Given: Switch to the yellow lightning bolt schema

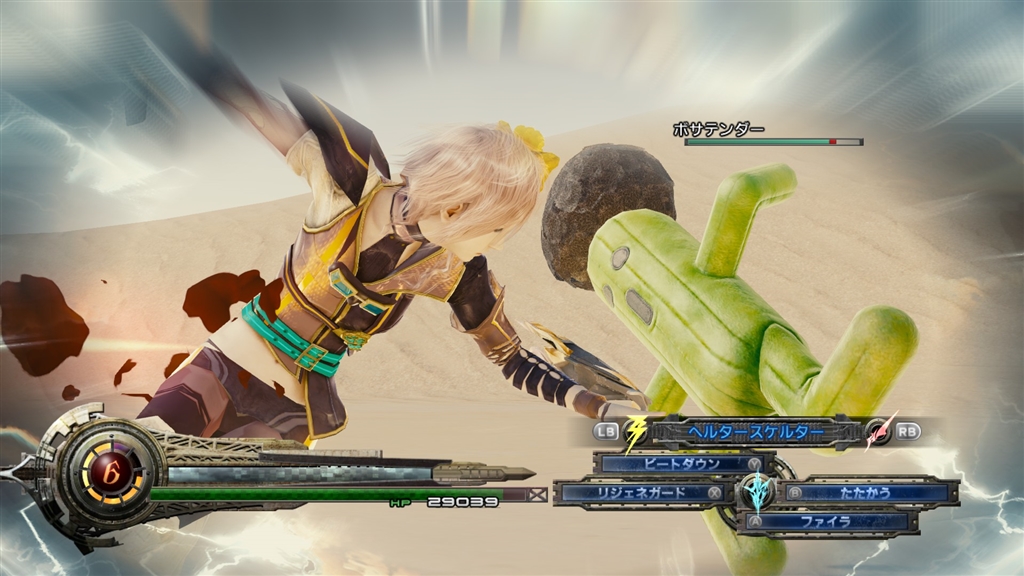Looking at the screenshot, I should [636, 432].
